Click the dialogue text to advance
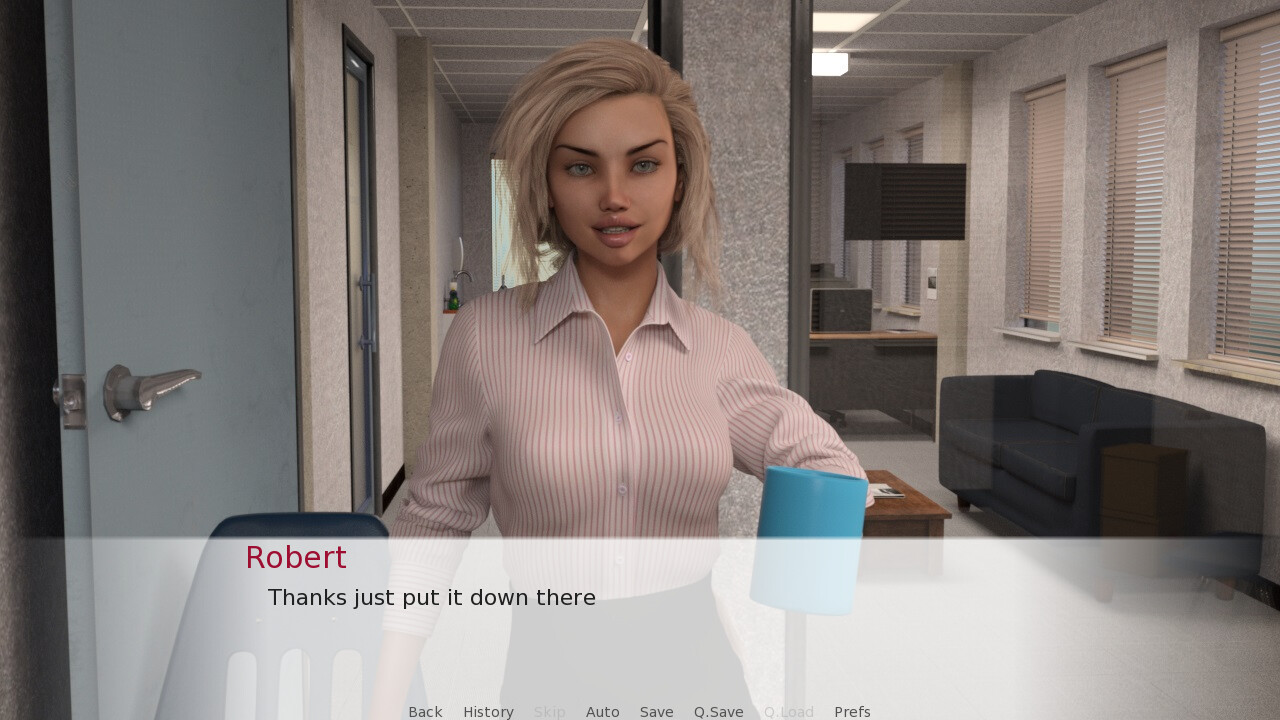The width and height of the screenshot is (1280, 720). 431,597
